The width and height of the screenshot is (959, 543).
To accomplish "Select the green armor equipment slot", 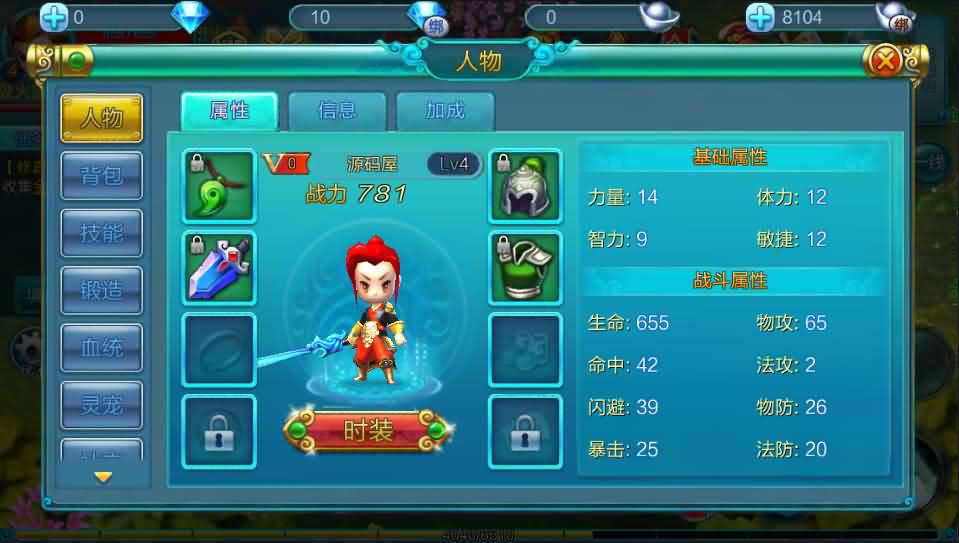I will click(525, 268).
